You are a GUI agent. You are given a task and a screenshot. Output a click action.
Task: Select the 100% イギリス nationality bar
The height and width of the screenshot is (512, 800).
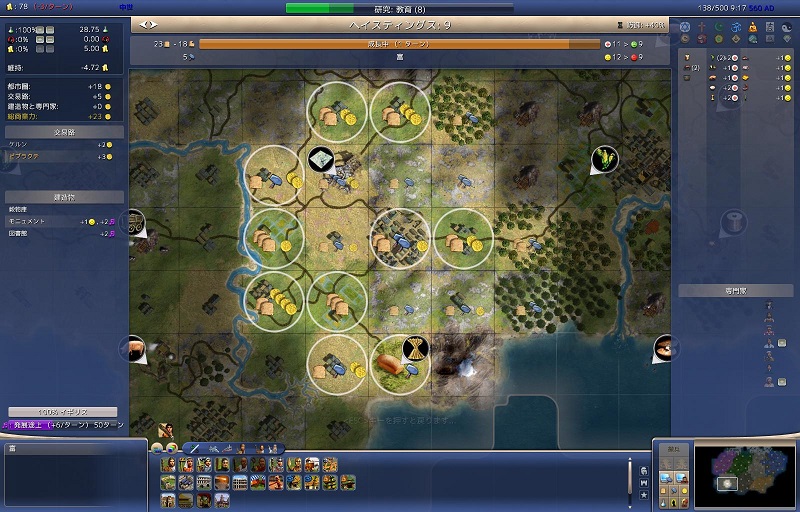click(x=63, y=412)
